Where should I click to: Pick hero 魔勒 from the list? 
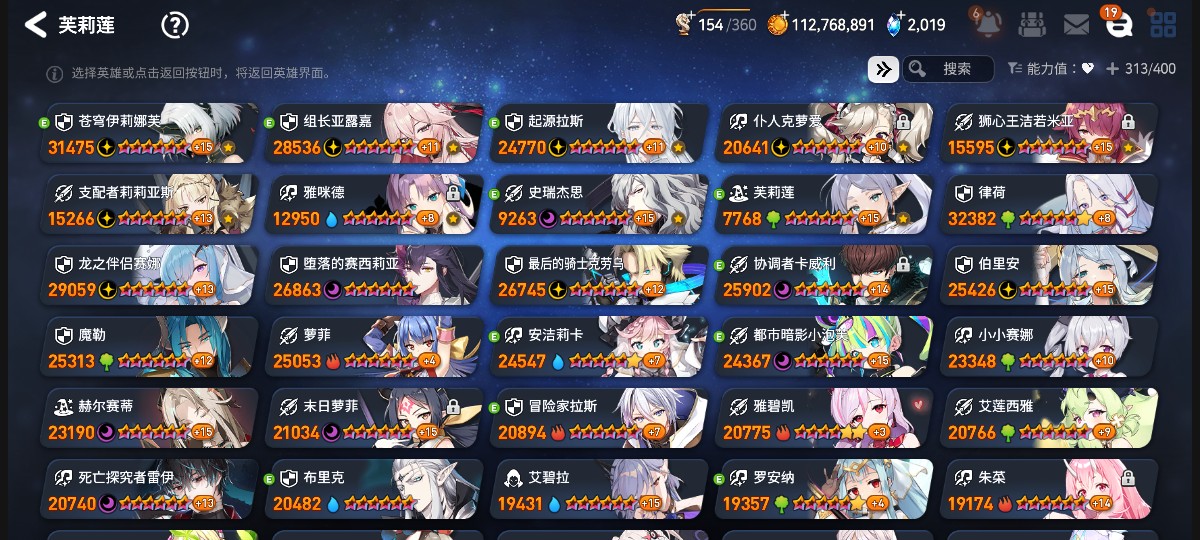coord(152,347)
